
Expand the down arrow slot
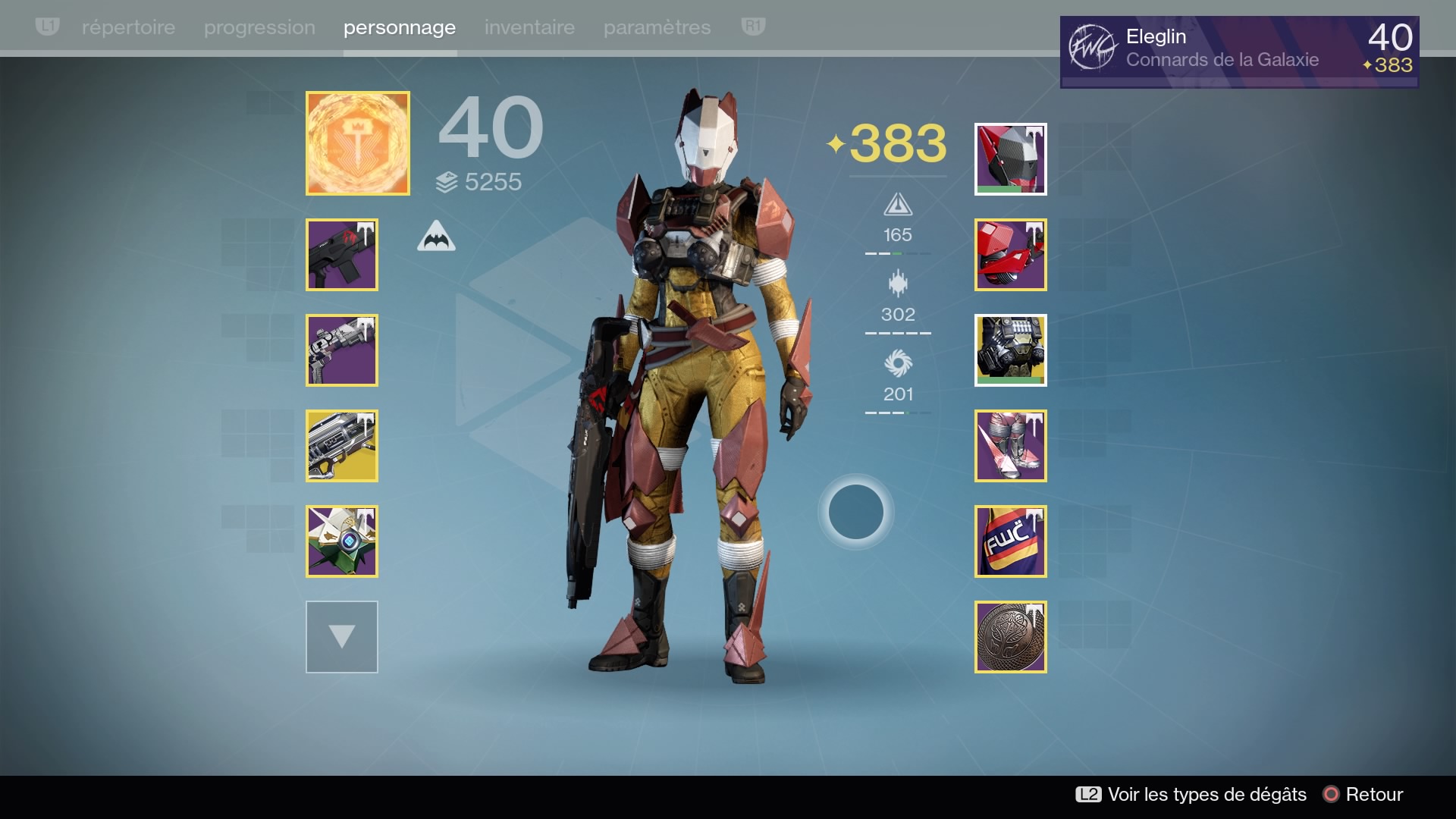click(x=342, y=637)
